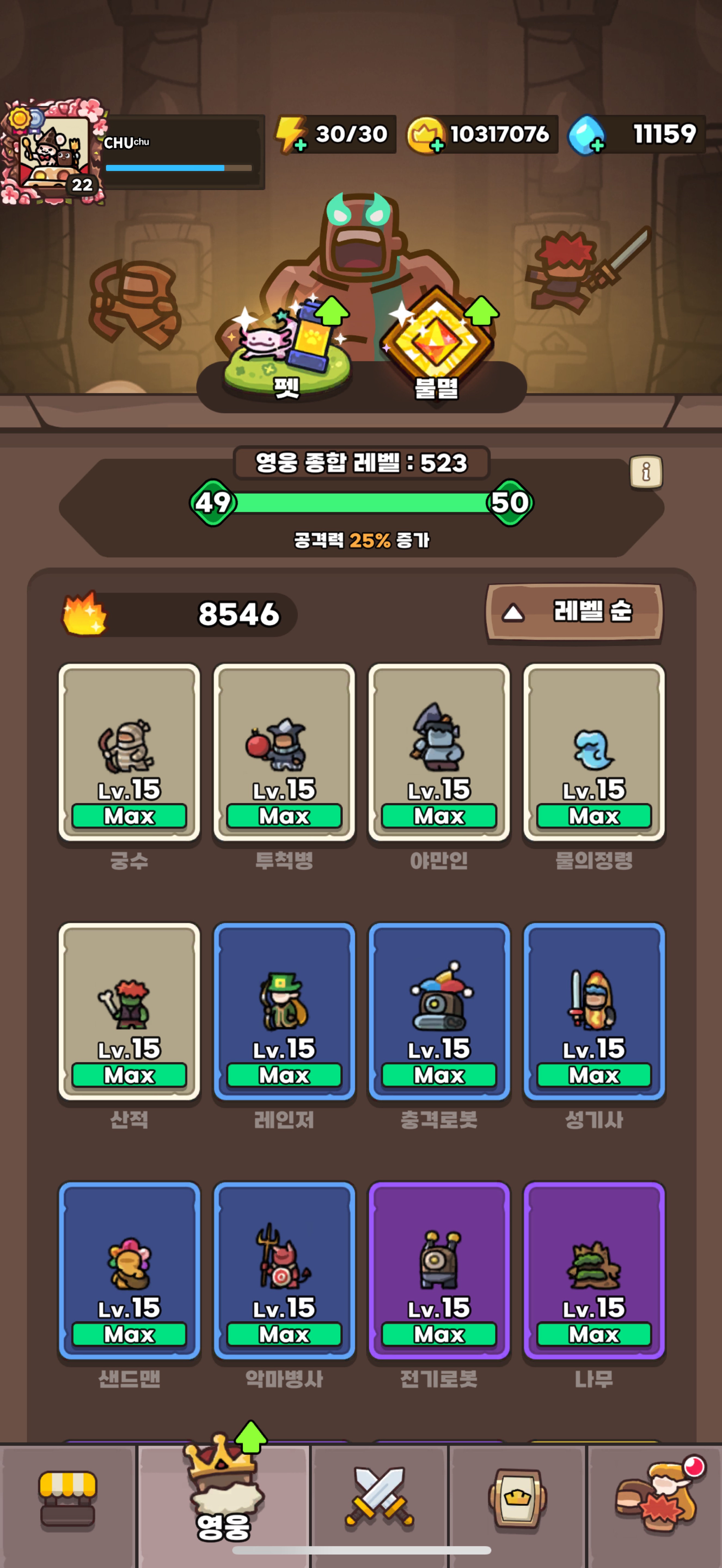Select the 투척병 hero card
The width and height of the screenshot is (722, 1568).
click(x=284, y=752)
